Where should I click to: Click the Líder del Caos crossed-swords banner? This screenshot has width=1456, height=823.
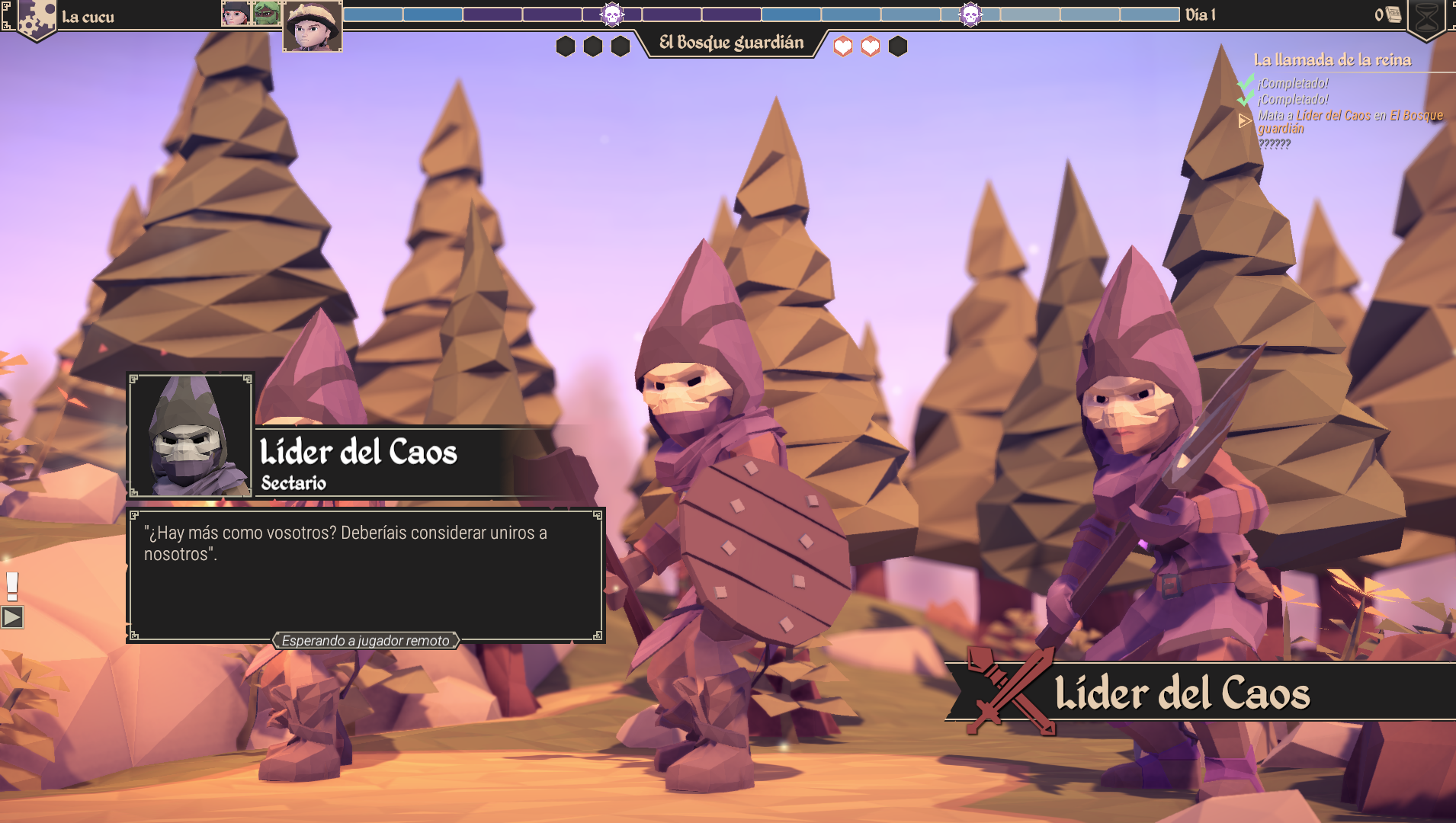coord(1182,693)
